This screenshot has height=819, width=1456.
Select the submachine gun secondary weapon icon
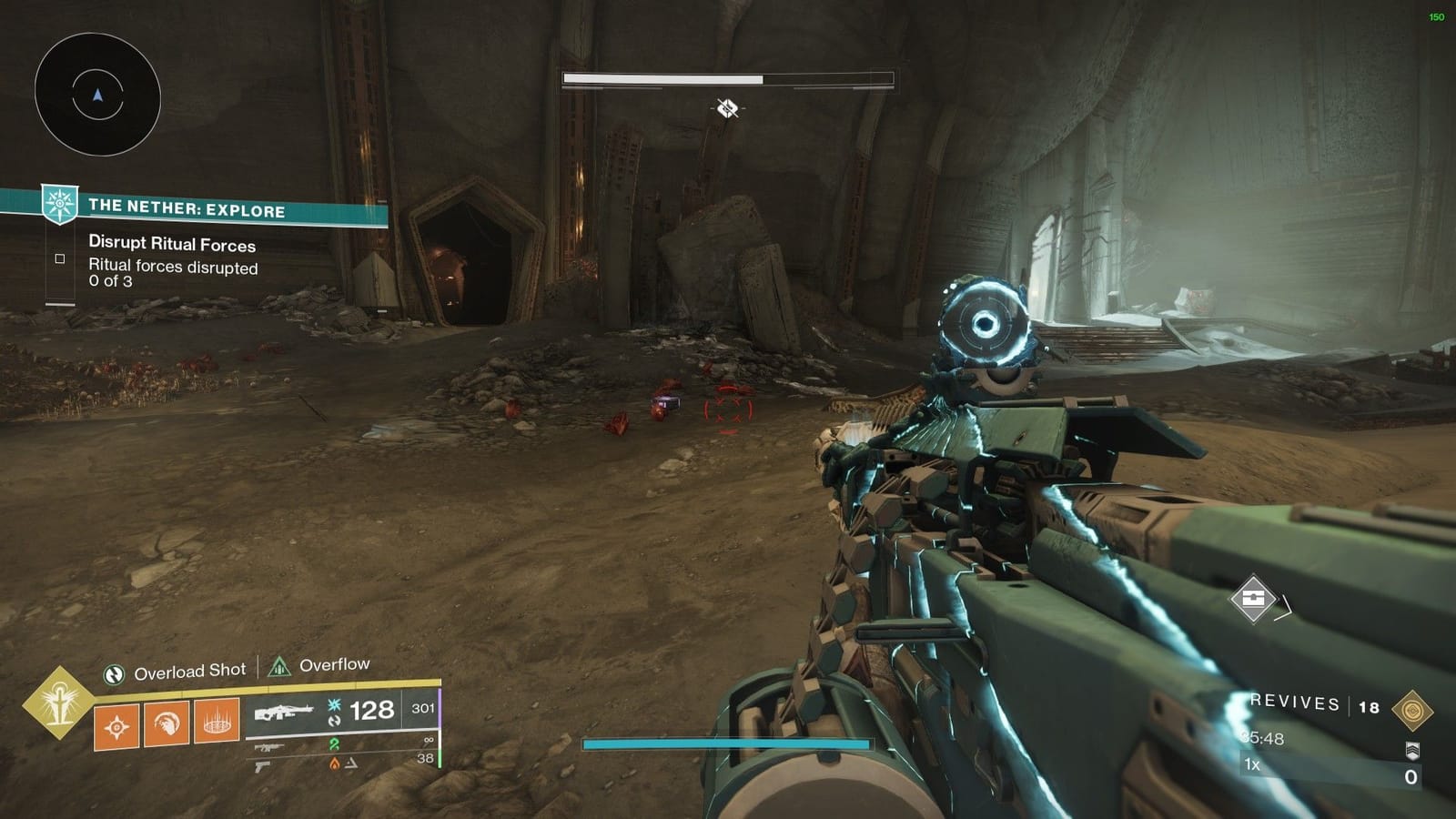[270, 747]
